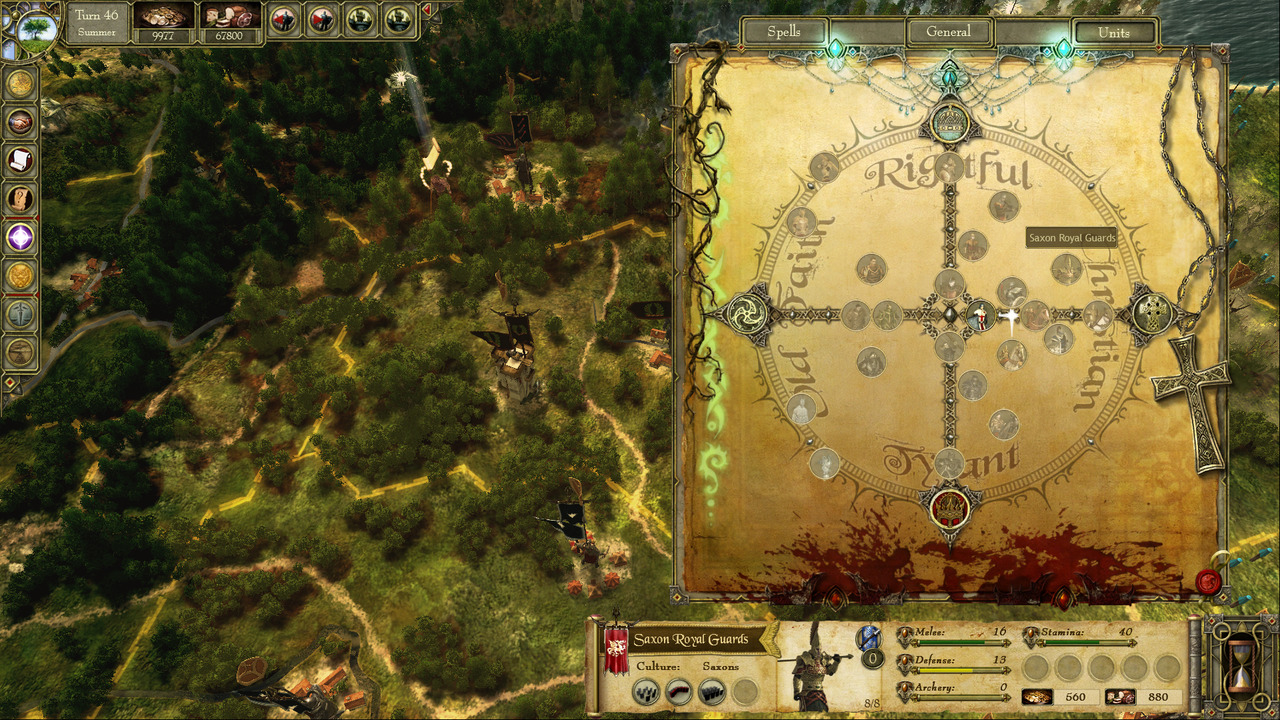The height and width of the screenshot is (720, 1280).
Task: Click the food supplies icon in top bar
Action: 230,17
